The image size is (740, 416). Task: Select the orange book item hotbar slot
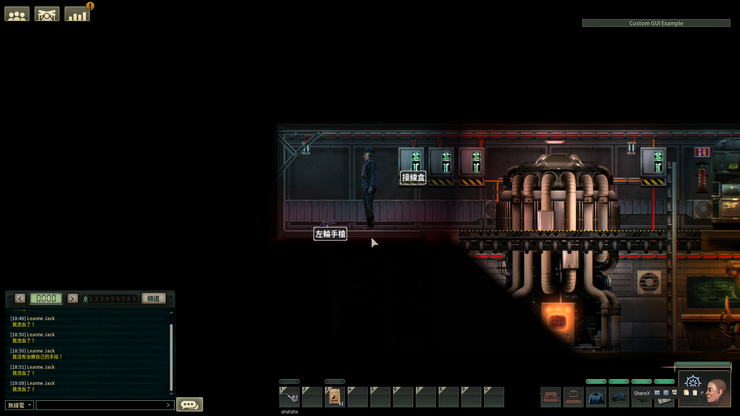point(334,397)
